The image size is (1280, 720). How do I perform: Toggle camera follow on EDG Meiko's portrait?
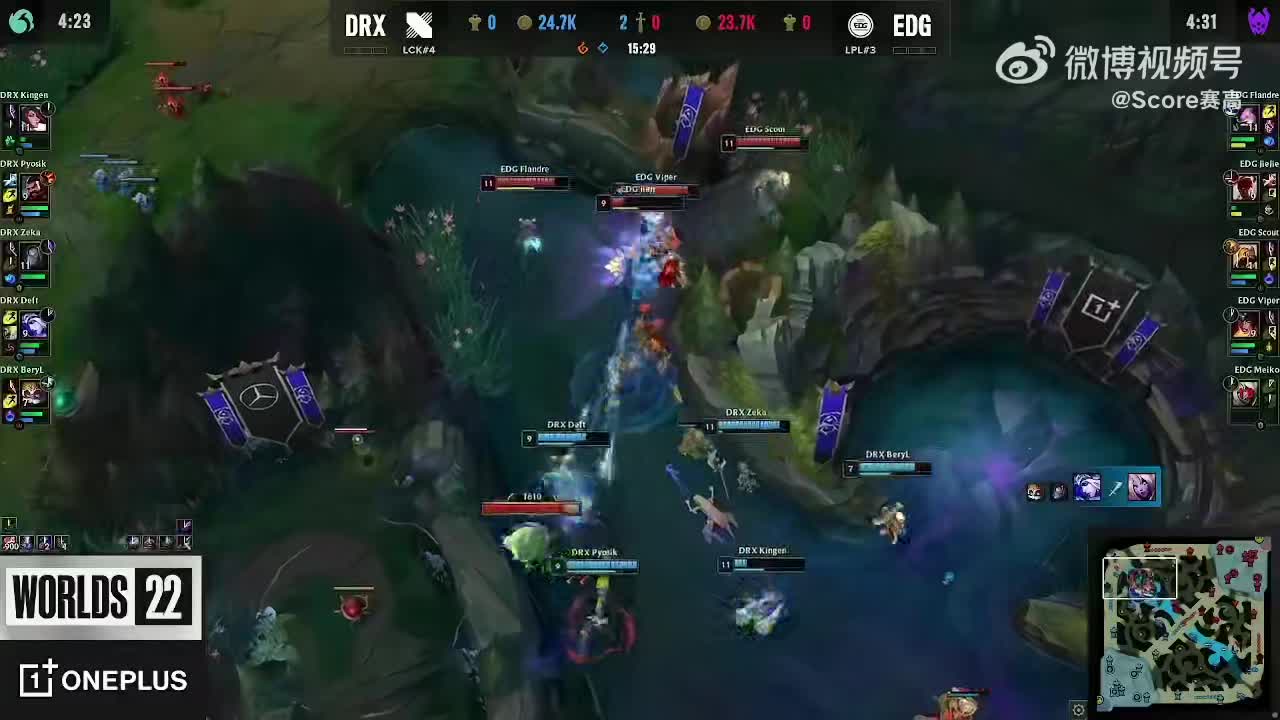click(1248, 392)
